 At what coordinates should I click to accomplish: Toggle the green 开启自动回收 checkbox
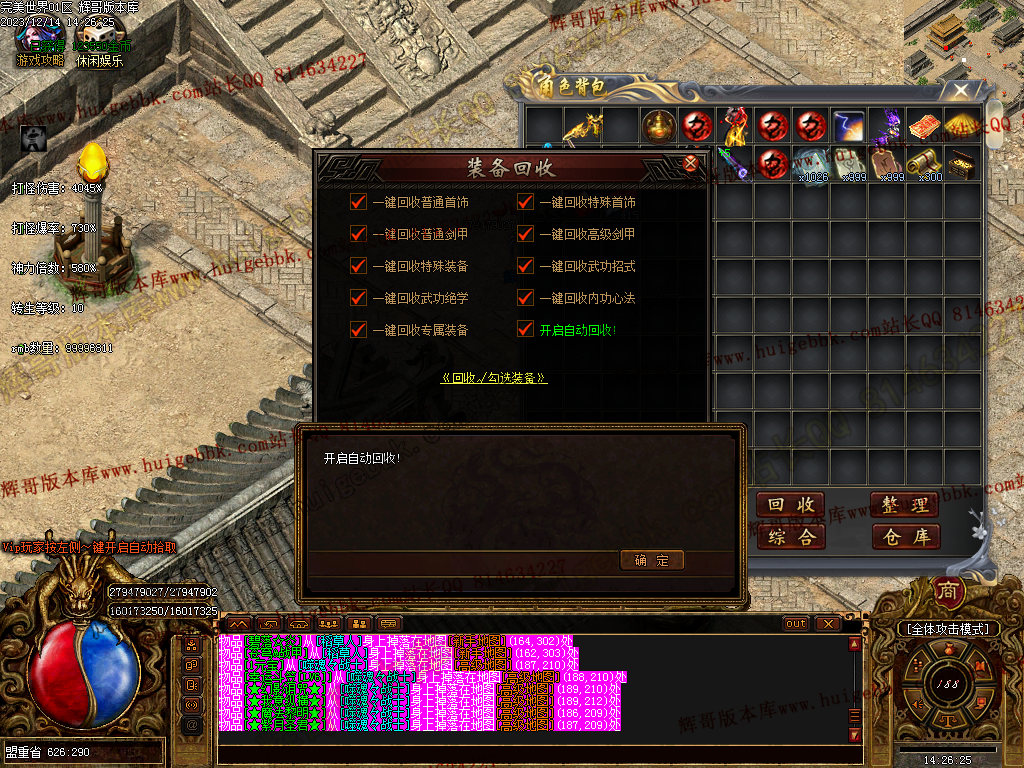tap(525, 329)
